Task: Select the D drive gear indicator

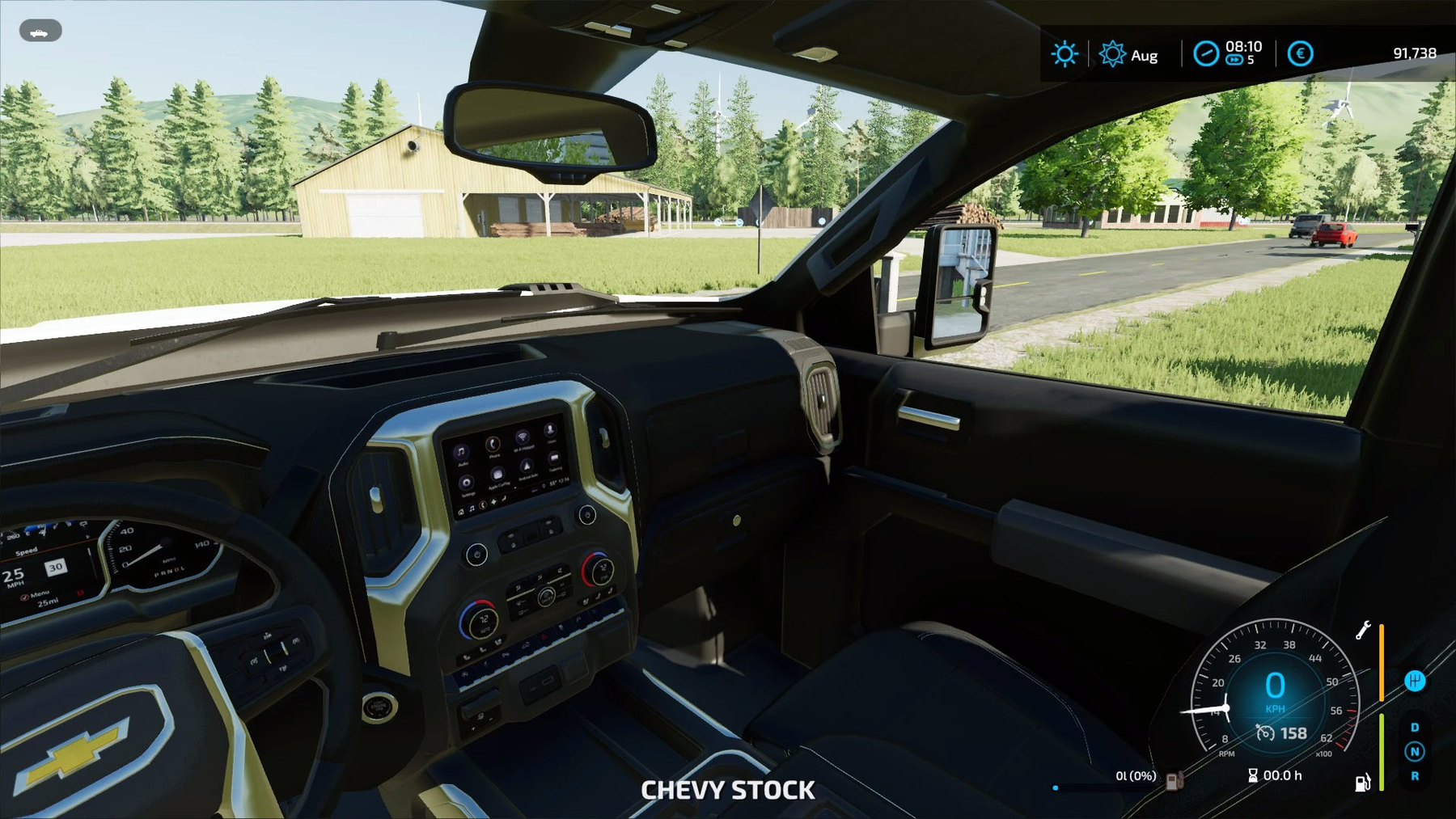Action: pyautogui.click(x=1415, y=728)
